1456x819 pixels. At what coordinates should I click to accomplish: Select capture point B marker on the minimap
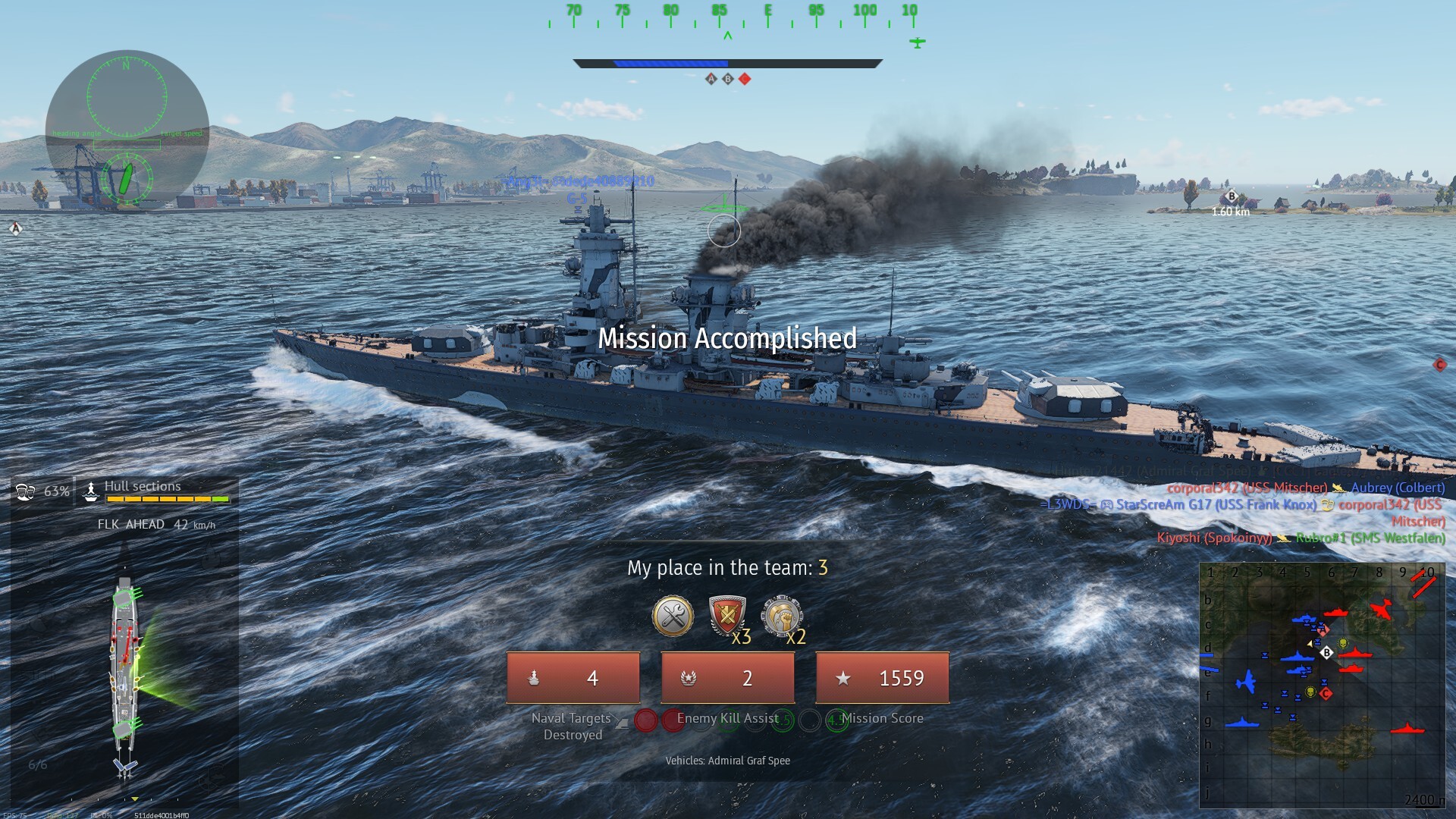tap(1326, 652)
